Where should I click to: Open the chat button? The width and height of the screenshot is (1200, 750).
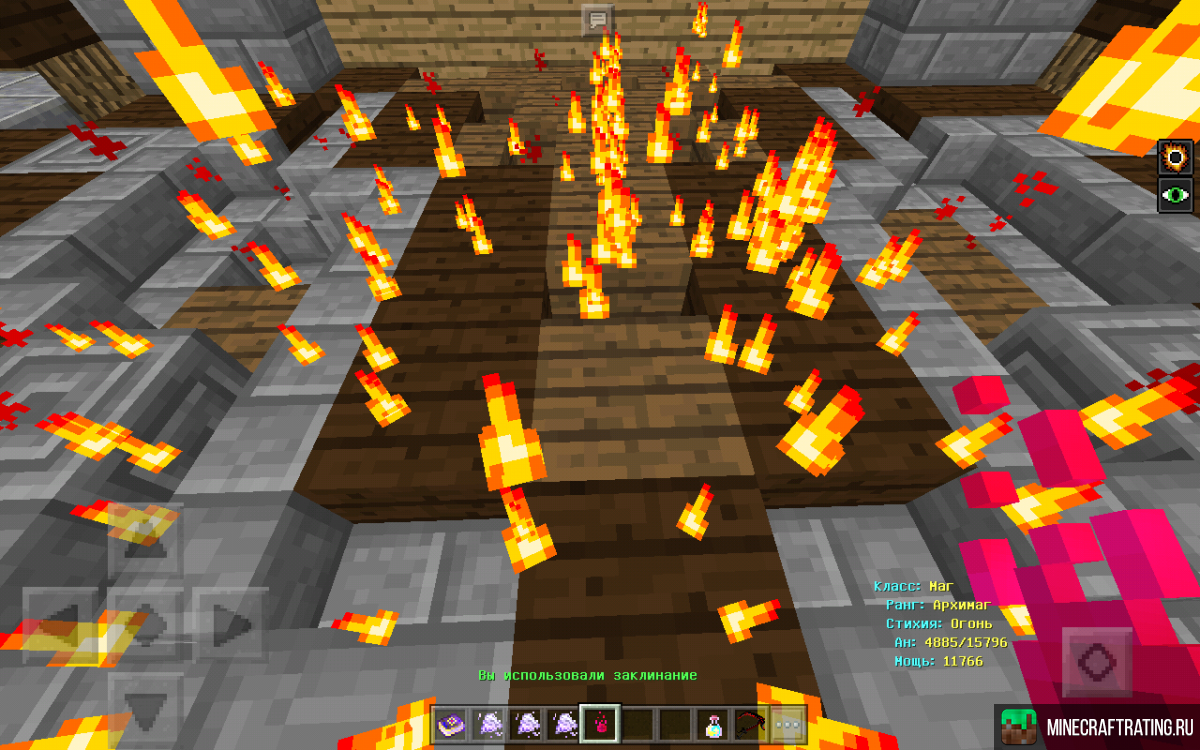598,20
